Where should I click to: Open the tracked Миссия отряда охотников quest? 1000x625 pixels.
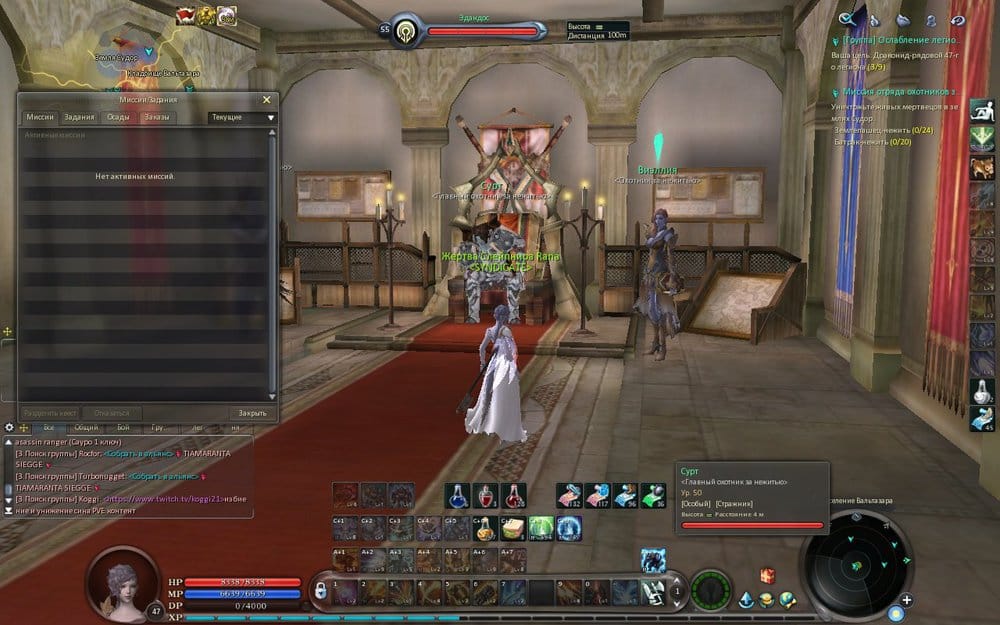coord(900,92)
